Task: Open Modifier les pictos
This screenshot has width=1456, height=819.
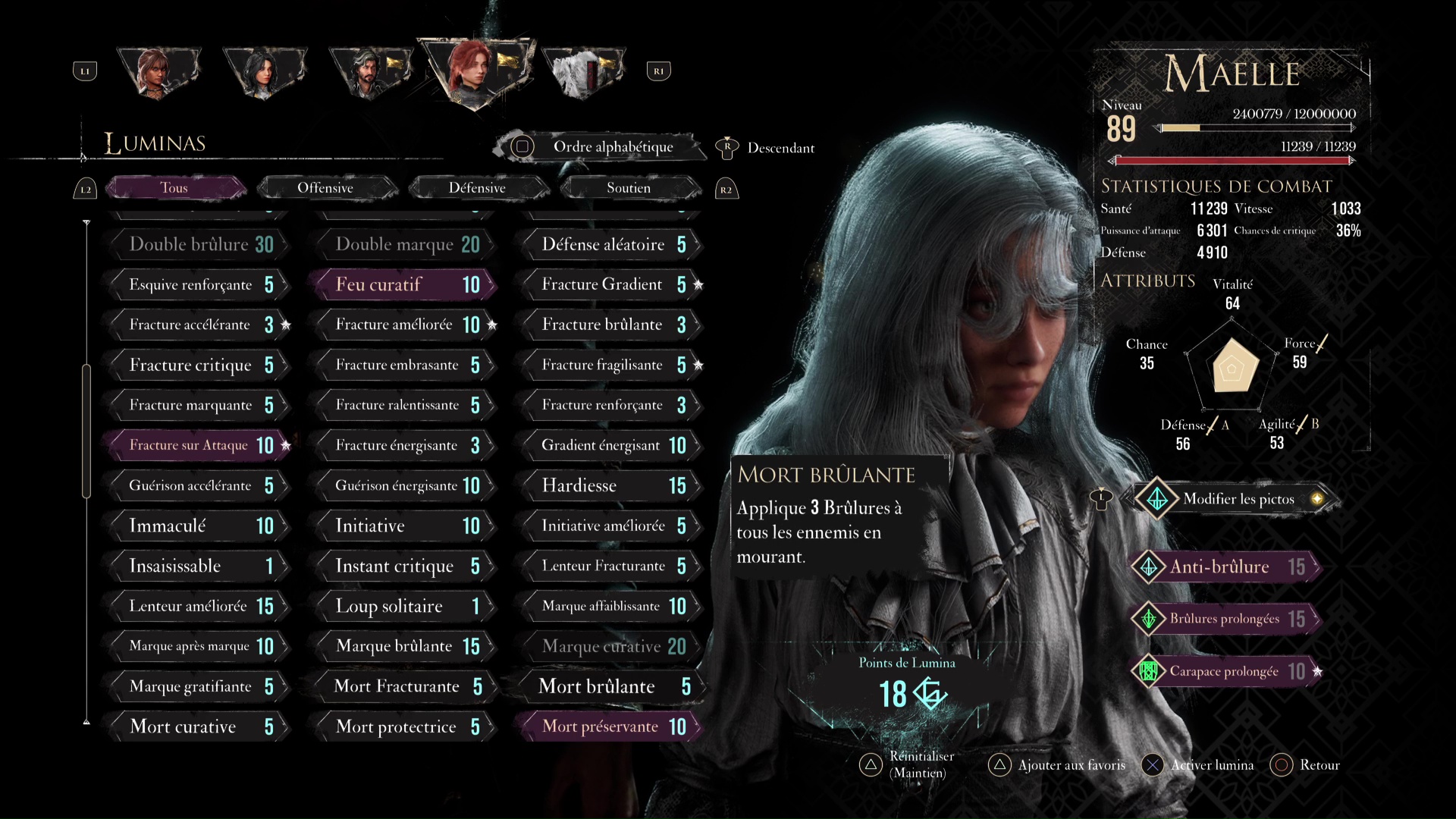Action: tap(1236, 499)
